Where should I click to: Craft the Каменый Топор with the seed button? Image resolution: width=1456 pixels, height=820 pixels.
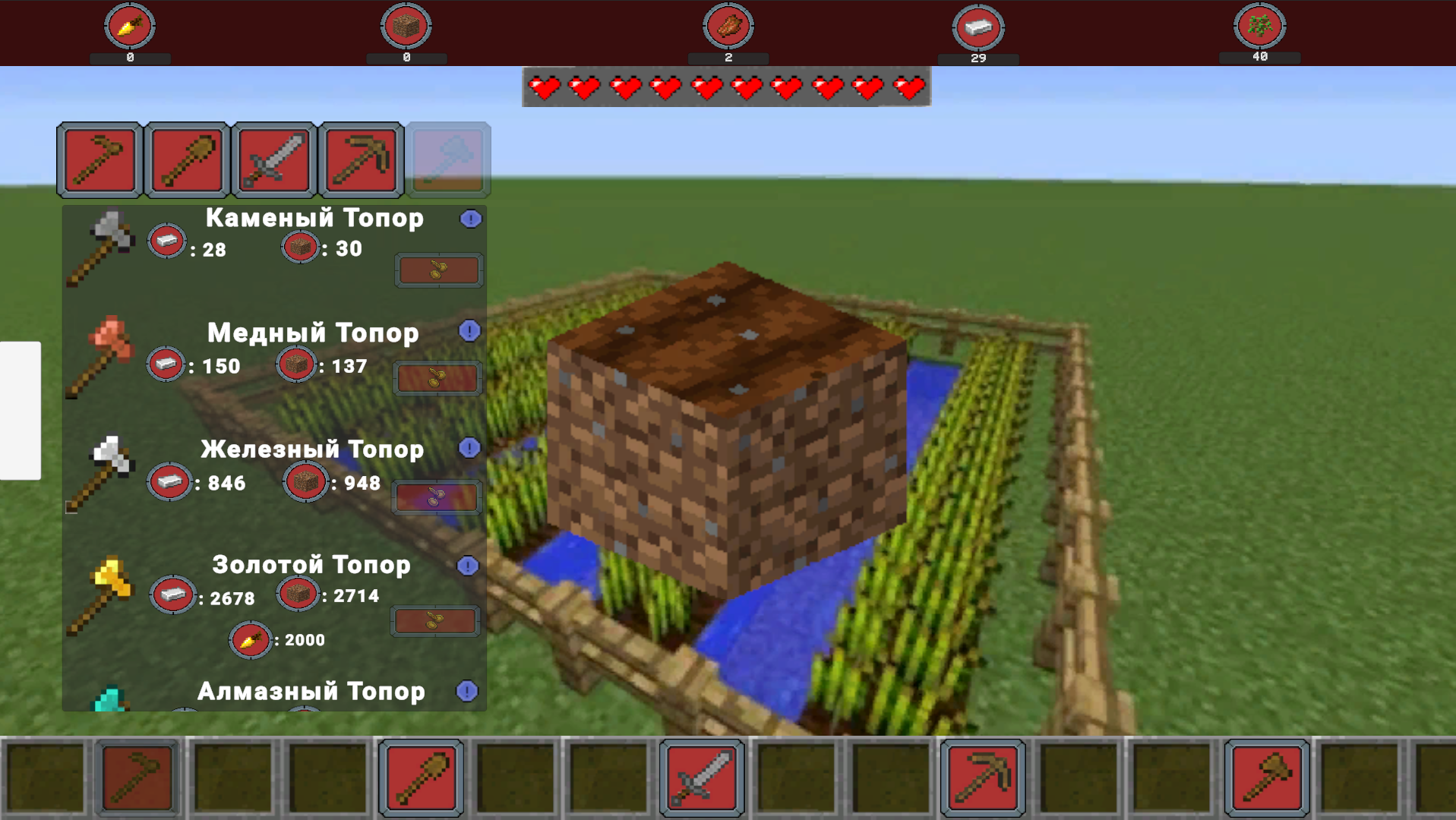pos(439,270)
